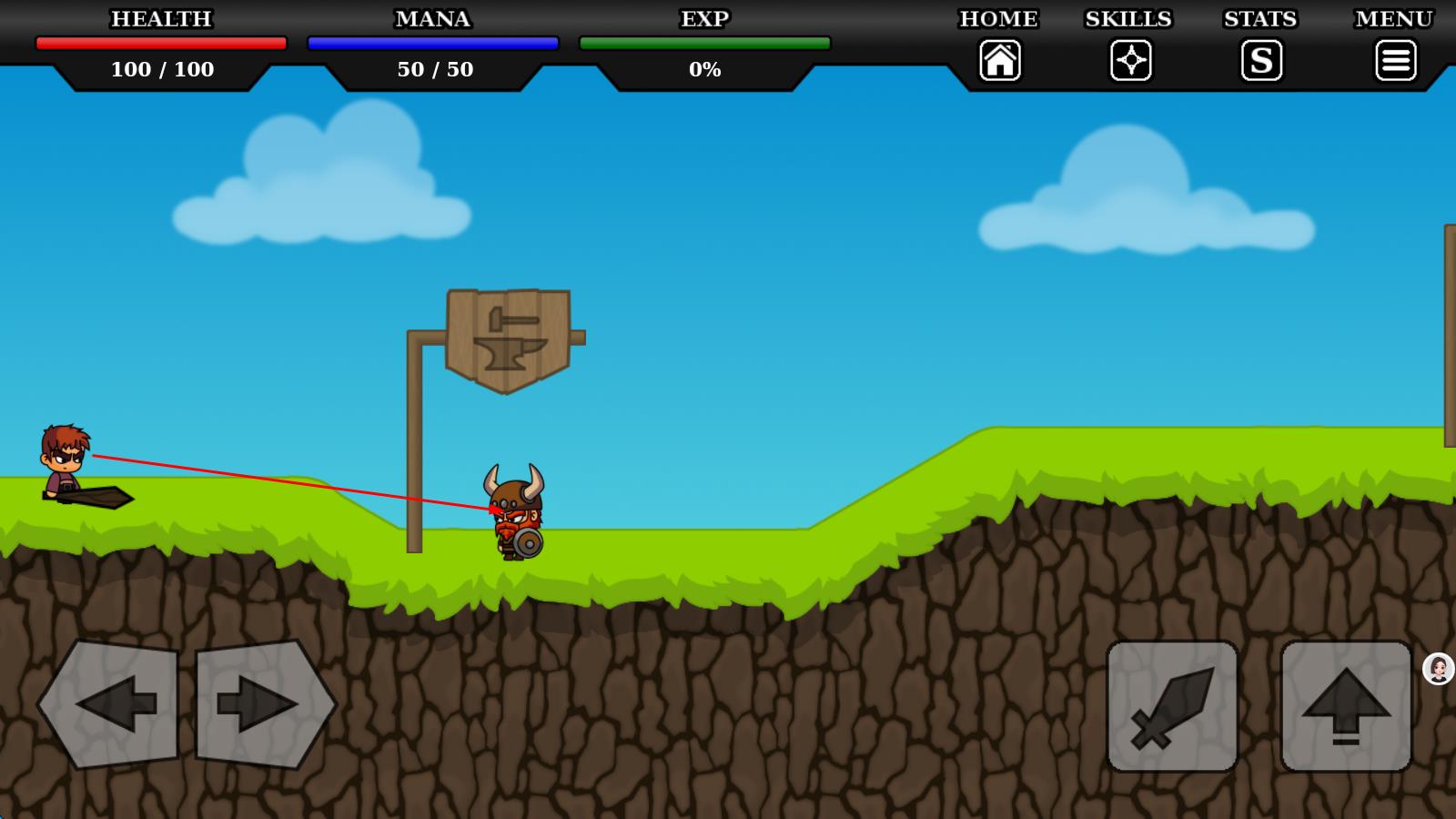Show the Stats screen
The image size is (1456, 819).
(1261, 61)
